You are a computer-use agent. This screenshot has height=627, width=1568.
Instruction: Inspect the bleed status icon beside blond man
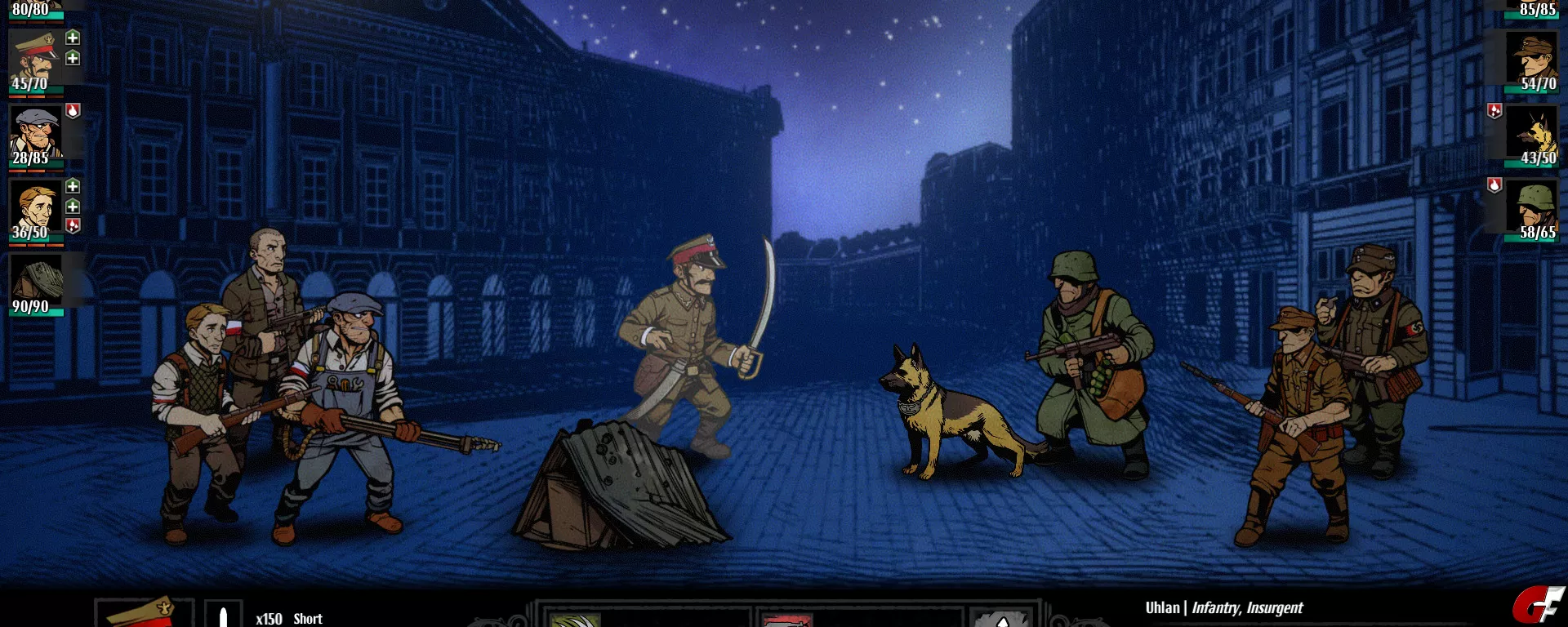click(x=73, y=225)
